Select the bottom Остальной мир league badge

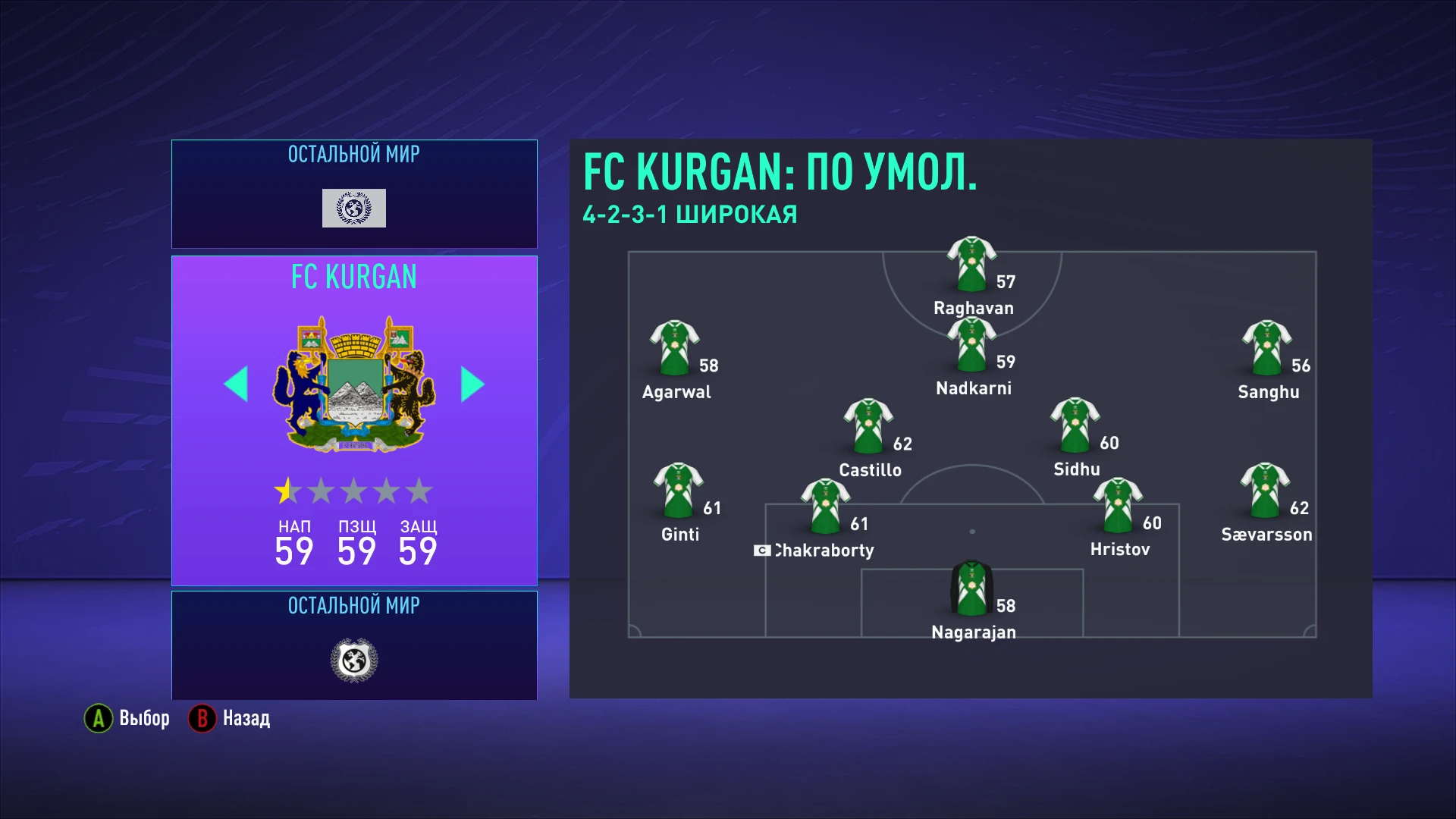tap(353, 658)
